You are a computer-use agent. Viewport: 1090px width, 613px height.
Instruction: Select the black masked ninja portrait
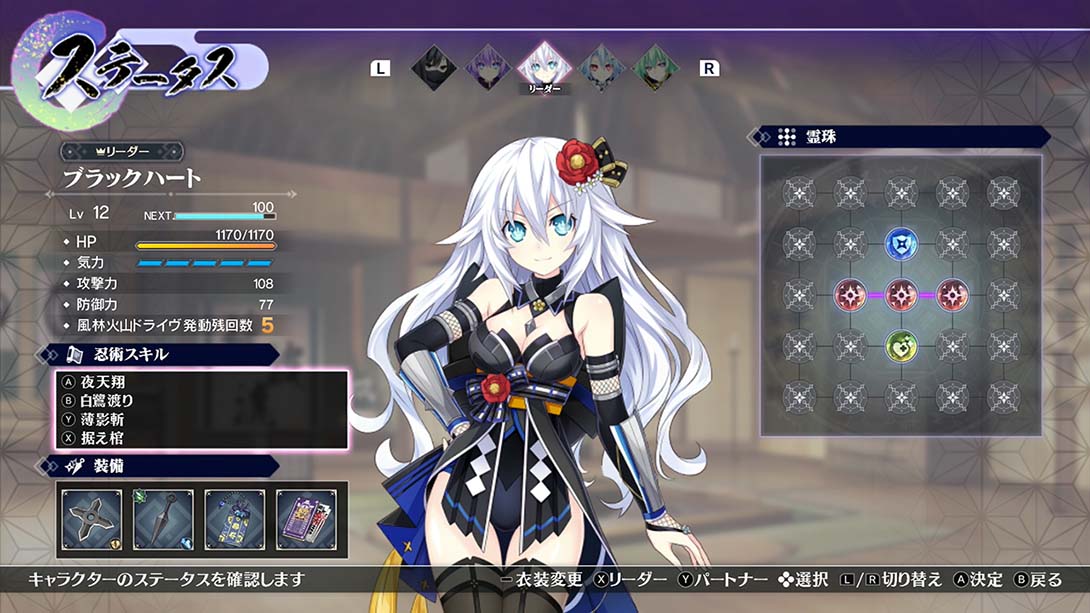[x=433, y=68]
